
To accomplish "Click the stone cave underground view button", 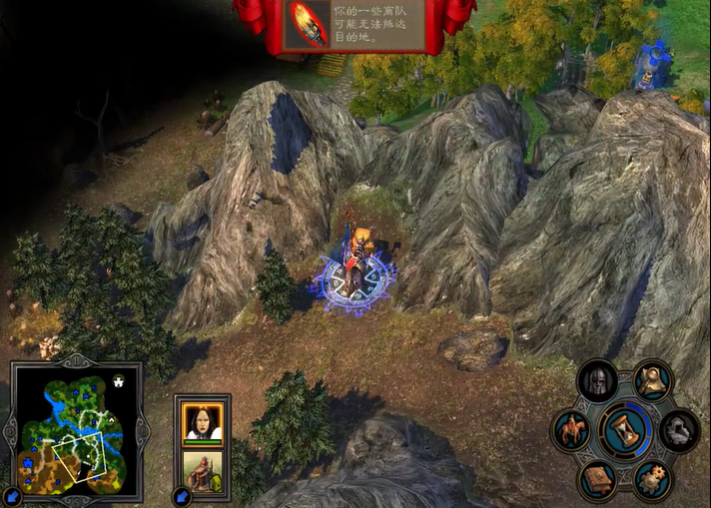I will (x=680, y=430).
